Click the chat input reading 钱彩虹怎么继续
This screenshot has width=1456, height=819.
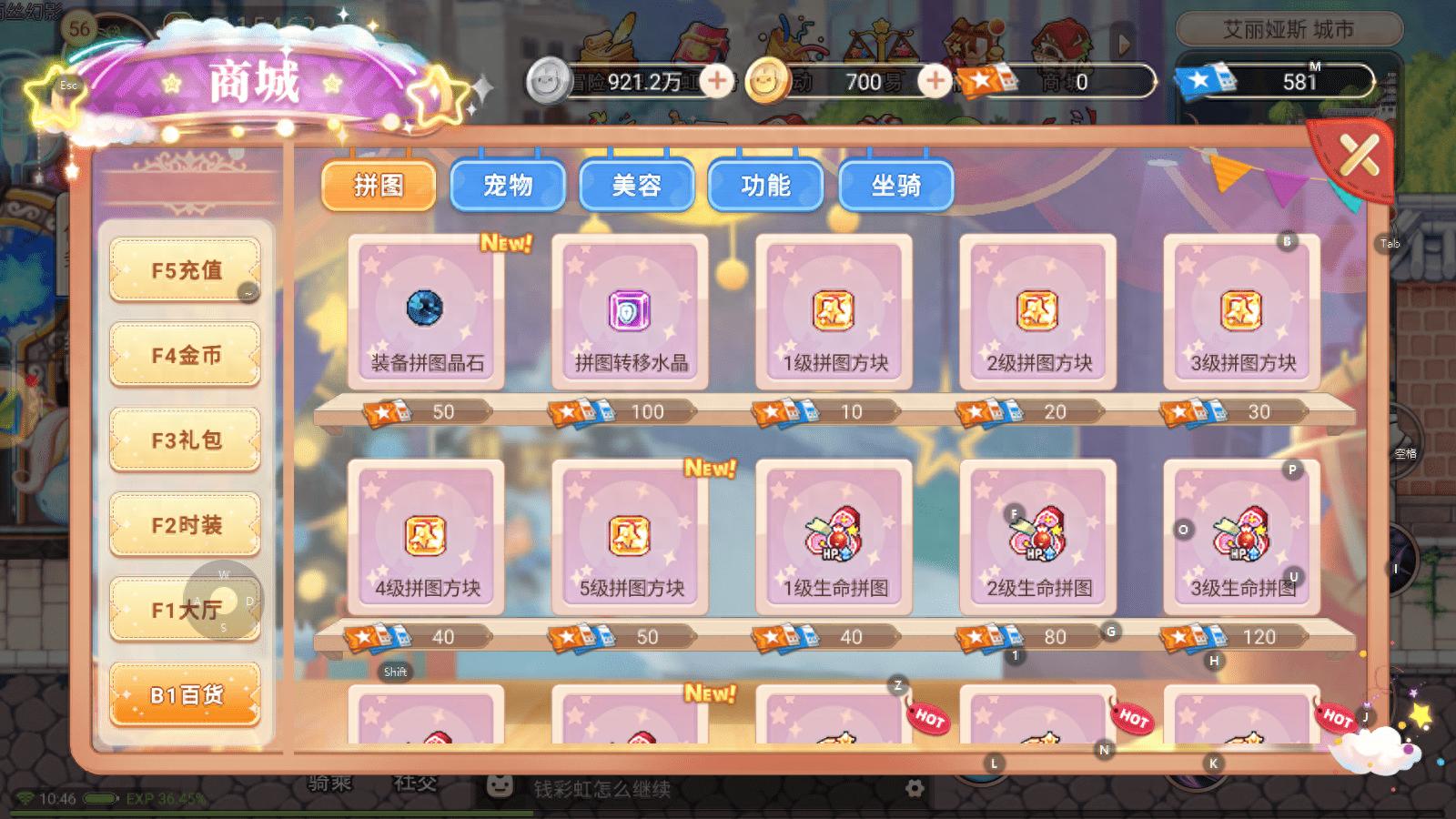coord(601,791)
